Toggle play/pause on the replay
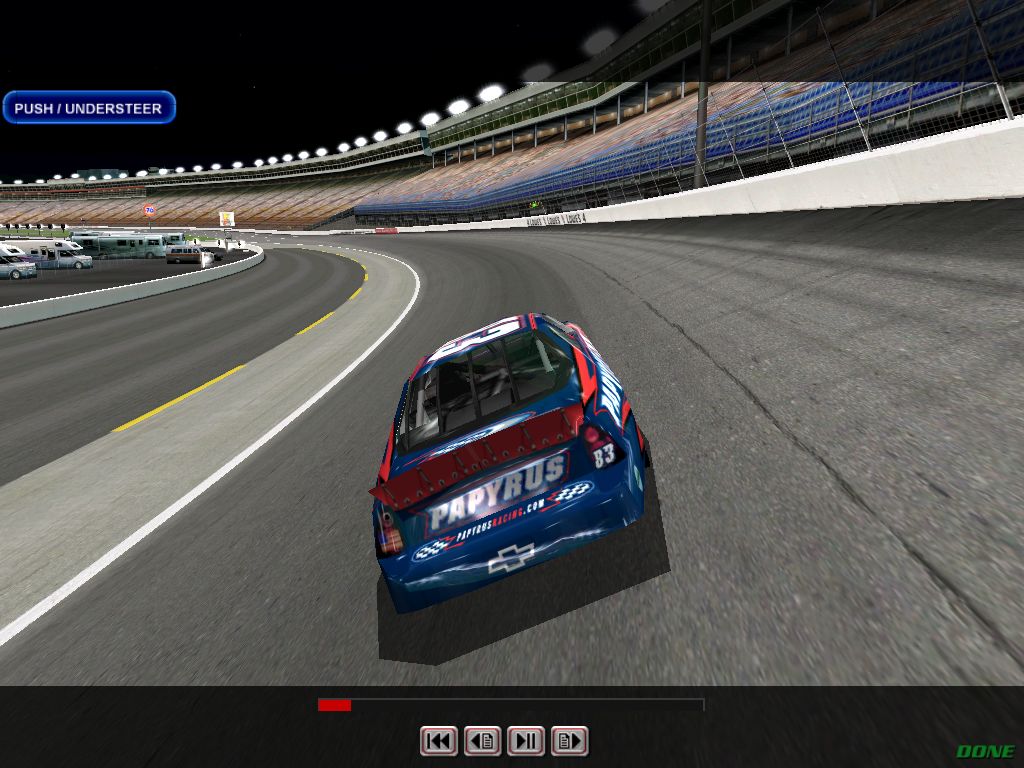Image resolution: width=1024 pixels, height=768 pixels. (x=526, y=741)
